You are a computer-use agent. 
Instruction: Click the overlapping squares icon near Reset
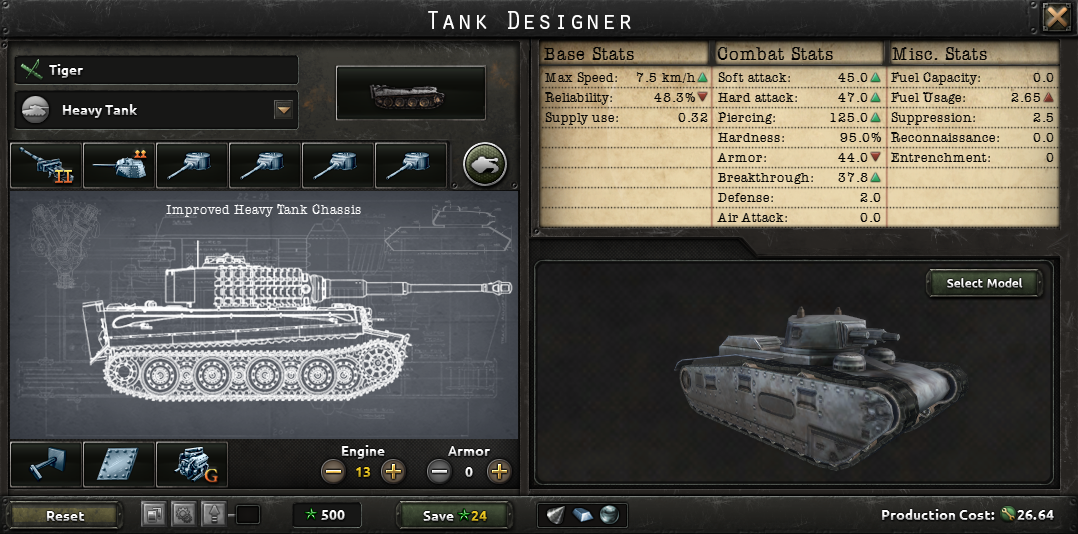coord(153,515)
